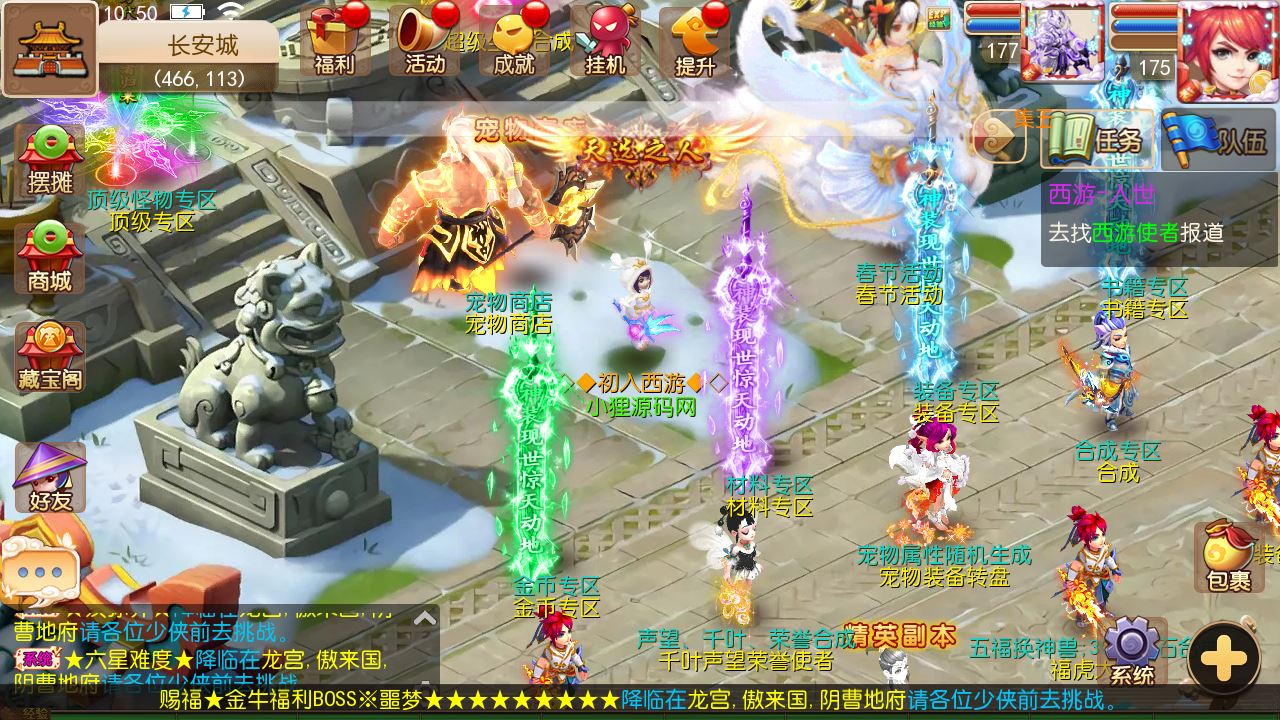The width and height of the screenshot is (1280, 720).
Task: Open the chat bubble icon
Action: (40, 570)
